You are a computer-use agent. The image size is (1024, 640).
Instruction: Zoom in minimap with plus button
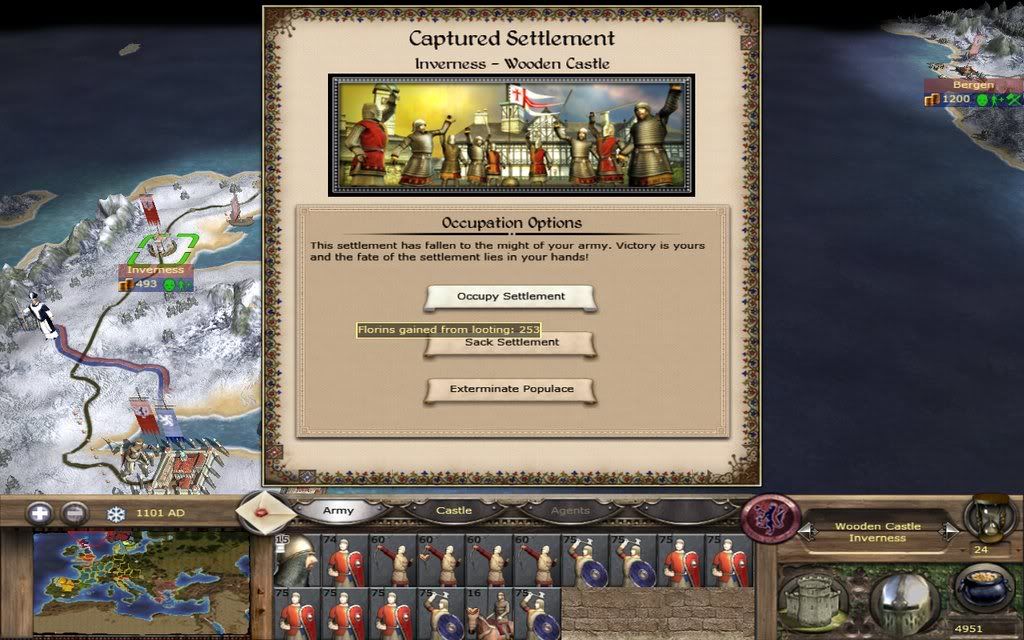40,514
